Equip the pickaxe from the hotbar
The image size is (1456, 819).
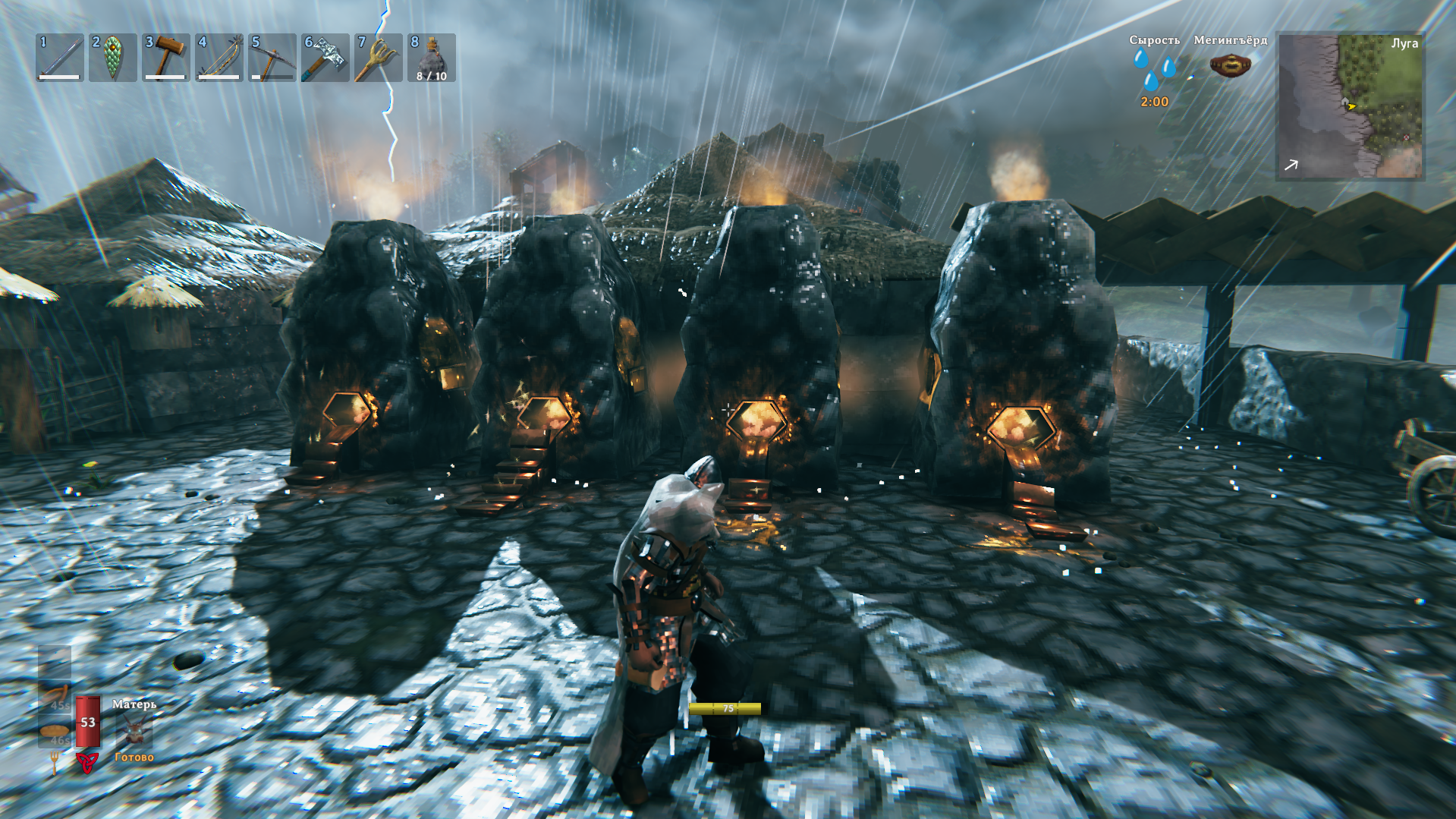coord(272,58)
